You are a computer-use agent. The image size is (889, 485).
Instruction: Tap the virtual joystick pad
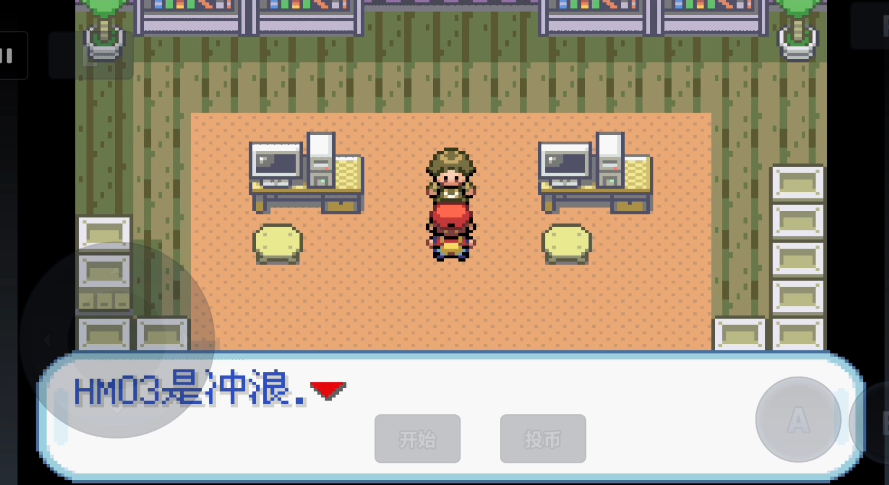pyautogui.click(x=117, y=340)
